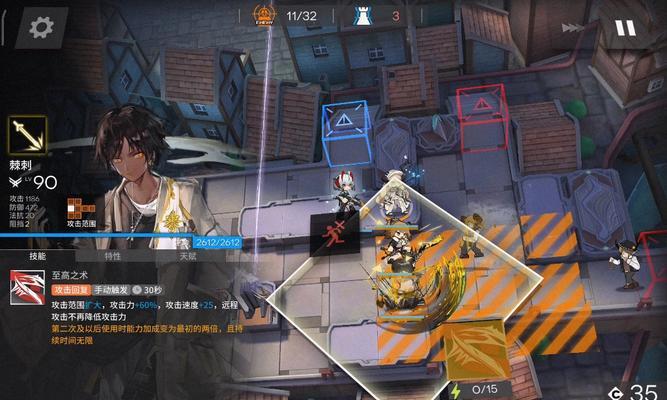Toggle the fast-forward speed arrows
667x400 pixels.
coord(571,28)
